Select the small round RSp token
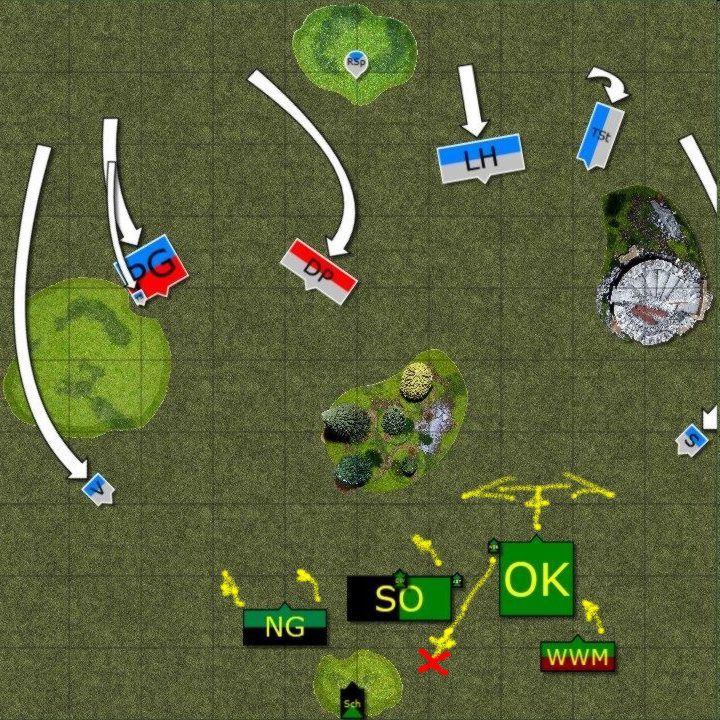 [355, 61]
